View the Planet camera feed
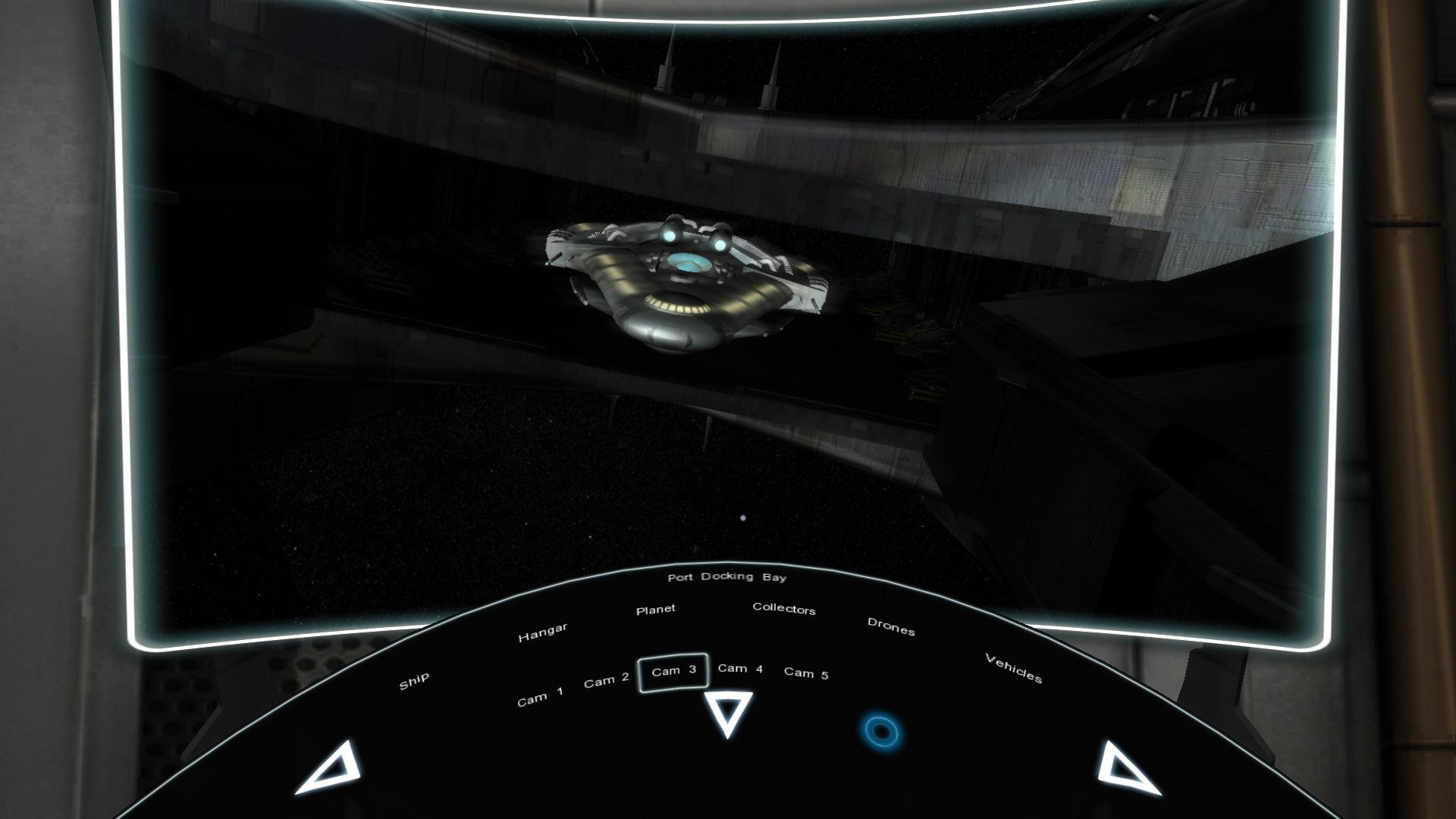This screenshot has width=1456, height=819. tap(657, 608)
